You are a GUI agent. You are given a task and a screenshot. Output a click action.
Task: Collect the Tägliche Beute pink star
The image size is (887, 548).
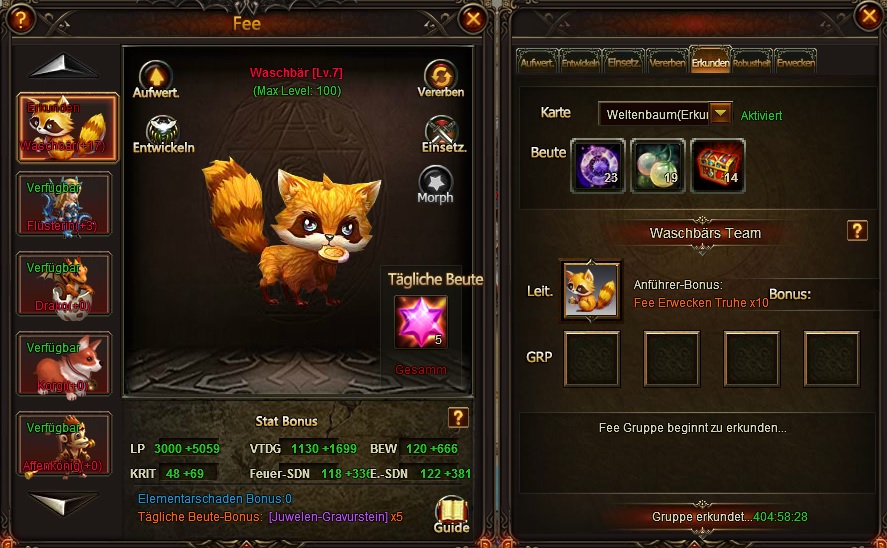[x=420, y=322]
